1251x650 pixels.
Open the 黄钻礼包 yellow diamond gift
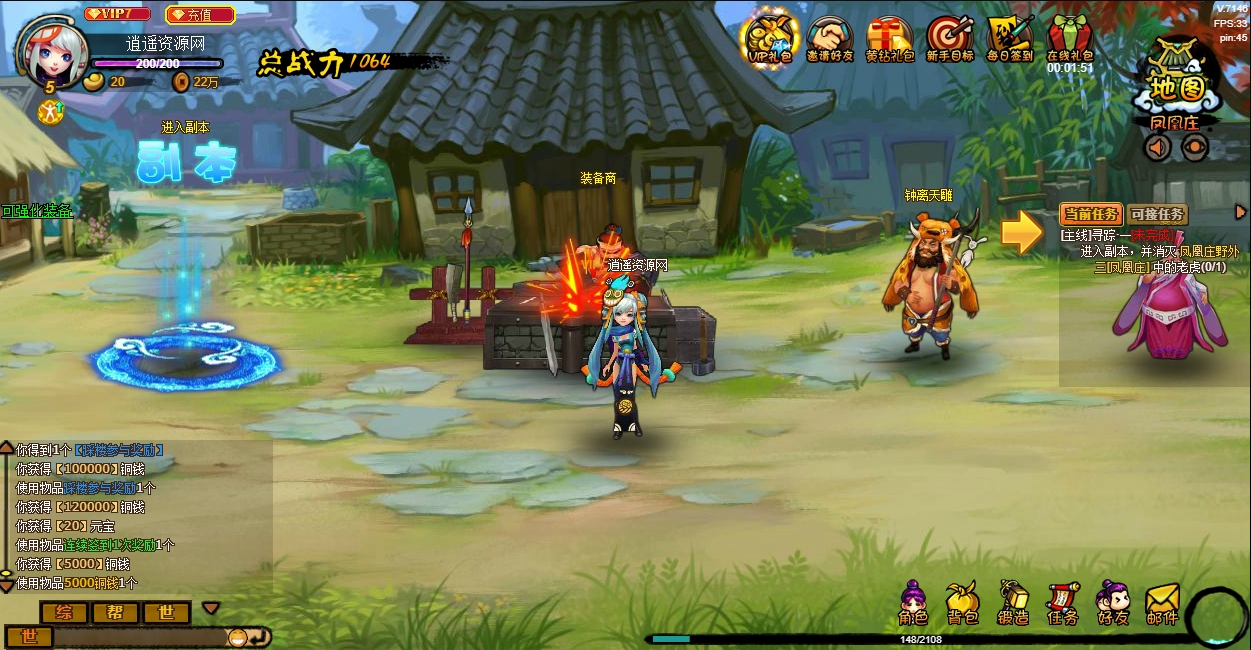click(x=889, y=38)
